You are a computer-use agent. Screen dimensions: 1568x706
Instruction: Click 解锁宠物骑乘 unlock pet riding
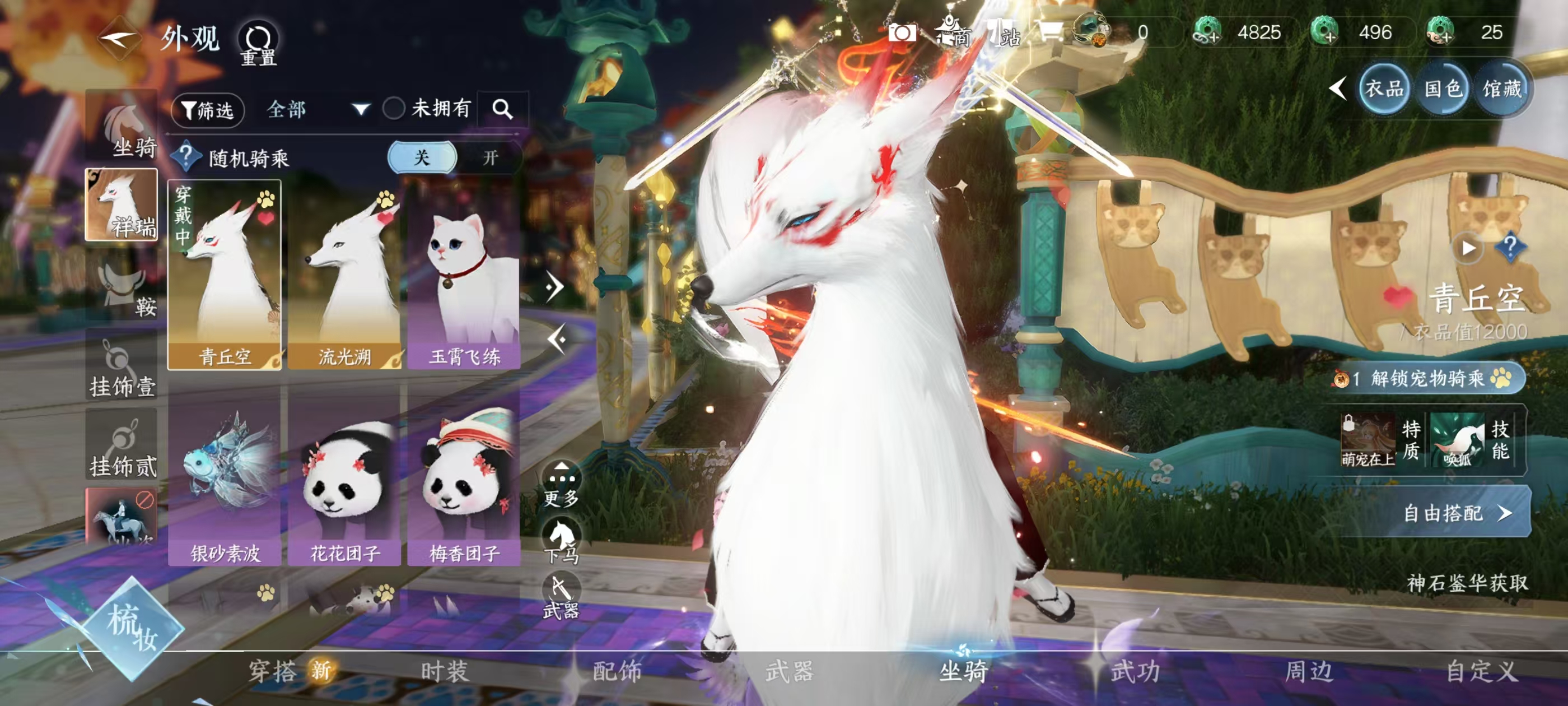pyautogui.click(x=1428, y=379)
